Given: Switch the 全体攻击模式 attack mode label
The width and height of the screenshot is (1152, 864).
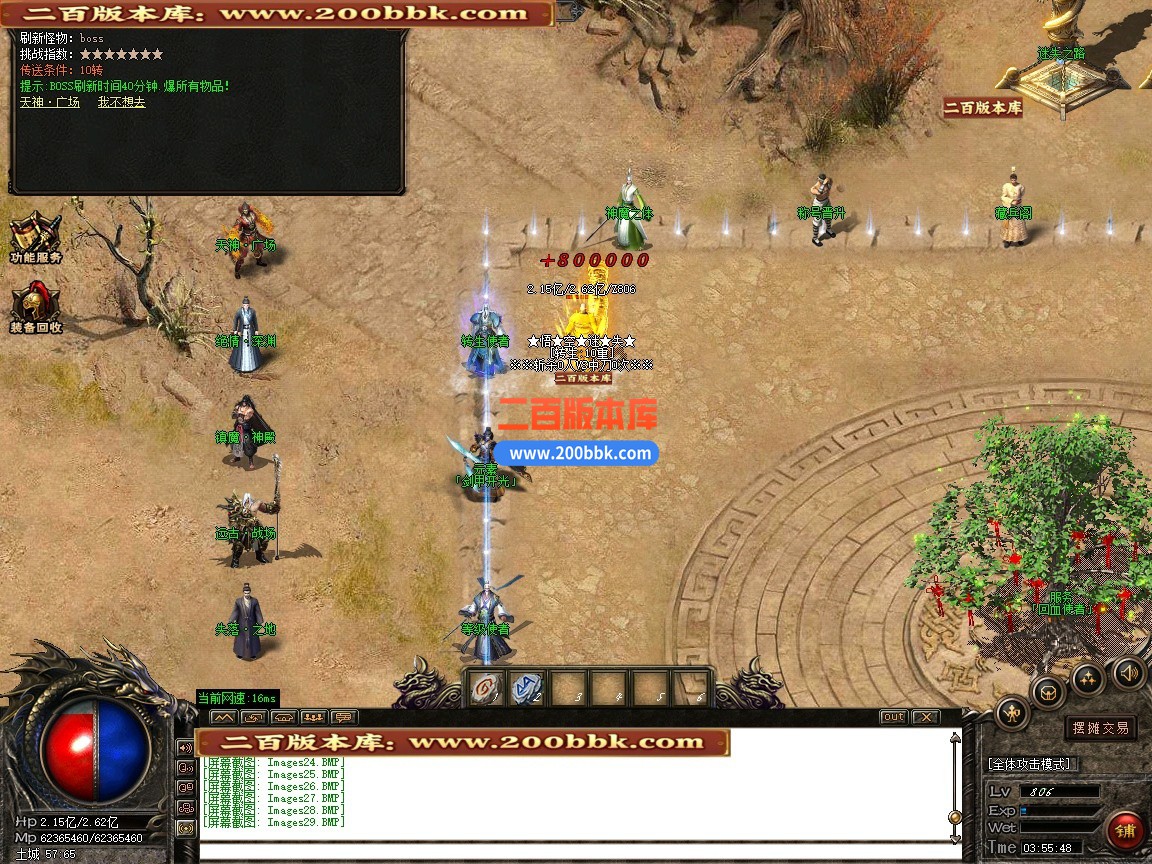Looking at the screenshot, I should pos(1030,764).
